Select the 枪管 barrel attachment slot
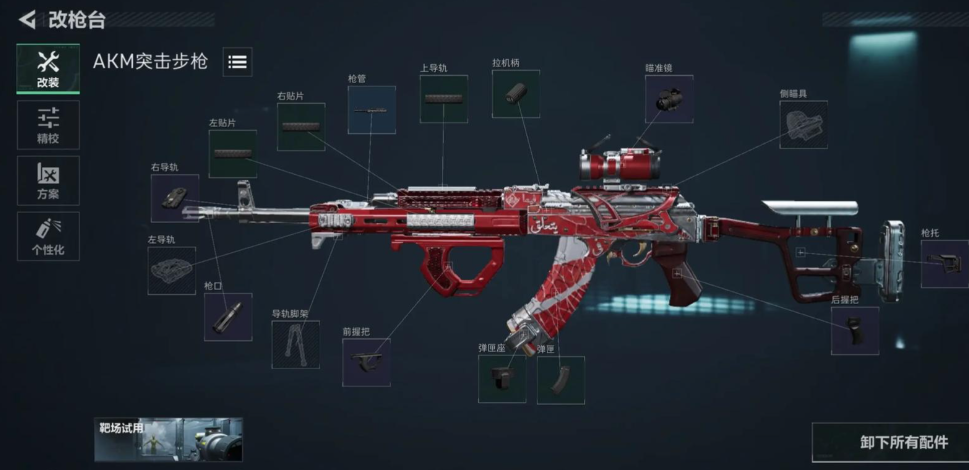Screen dimensions: 969x470 coord(371,110)
